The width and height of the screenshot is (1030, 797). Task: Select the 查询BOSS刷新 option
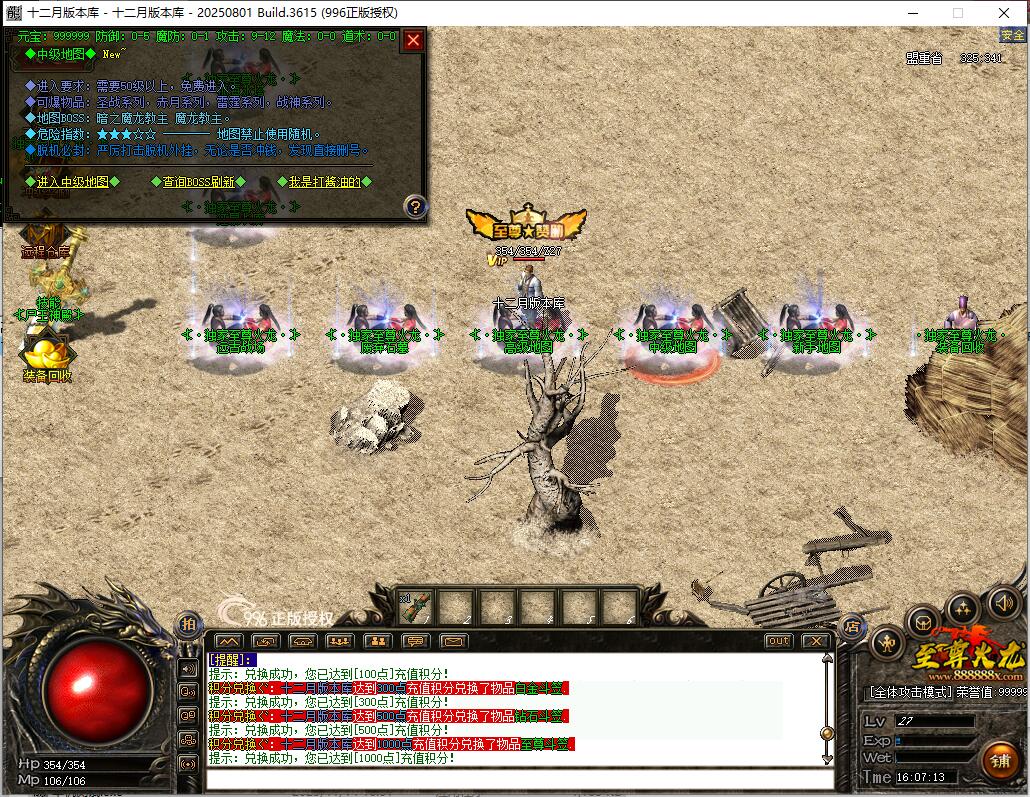(x=198, y=182)
